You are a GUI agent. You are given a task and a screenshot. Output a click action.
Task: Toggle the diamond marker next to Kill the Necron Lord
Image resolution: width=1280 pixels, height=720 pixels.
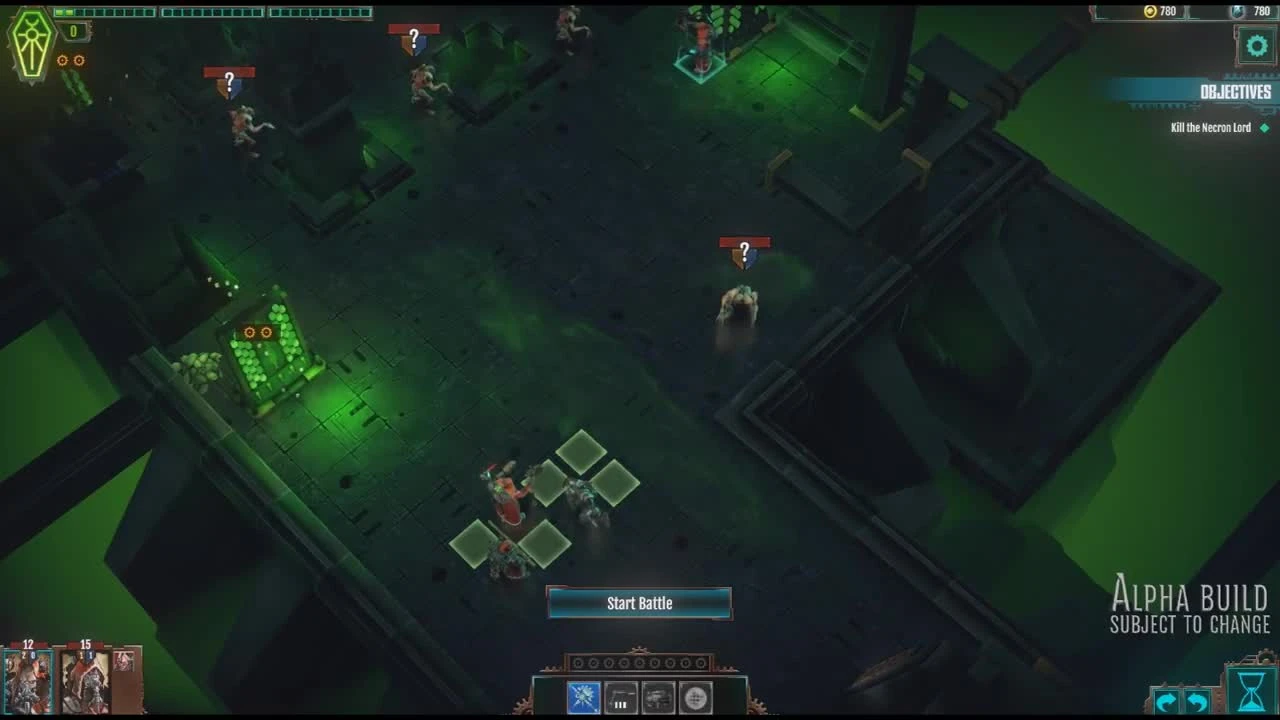point(1264,128)
